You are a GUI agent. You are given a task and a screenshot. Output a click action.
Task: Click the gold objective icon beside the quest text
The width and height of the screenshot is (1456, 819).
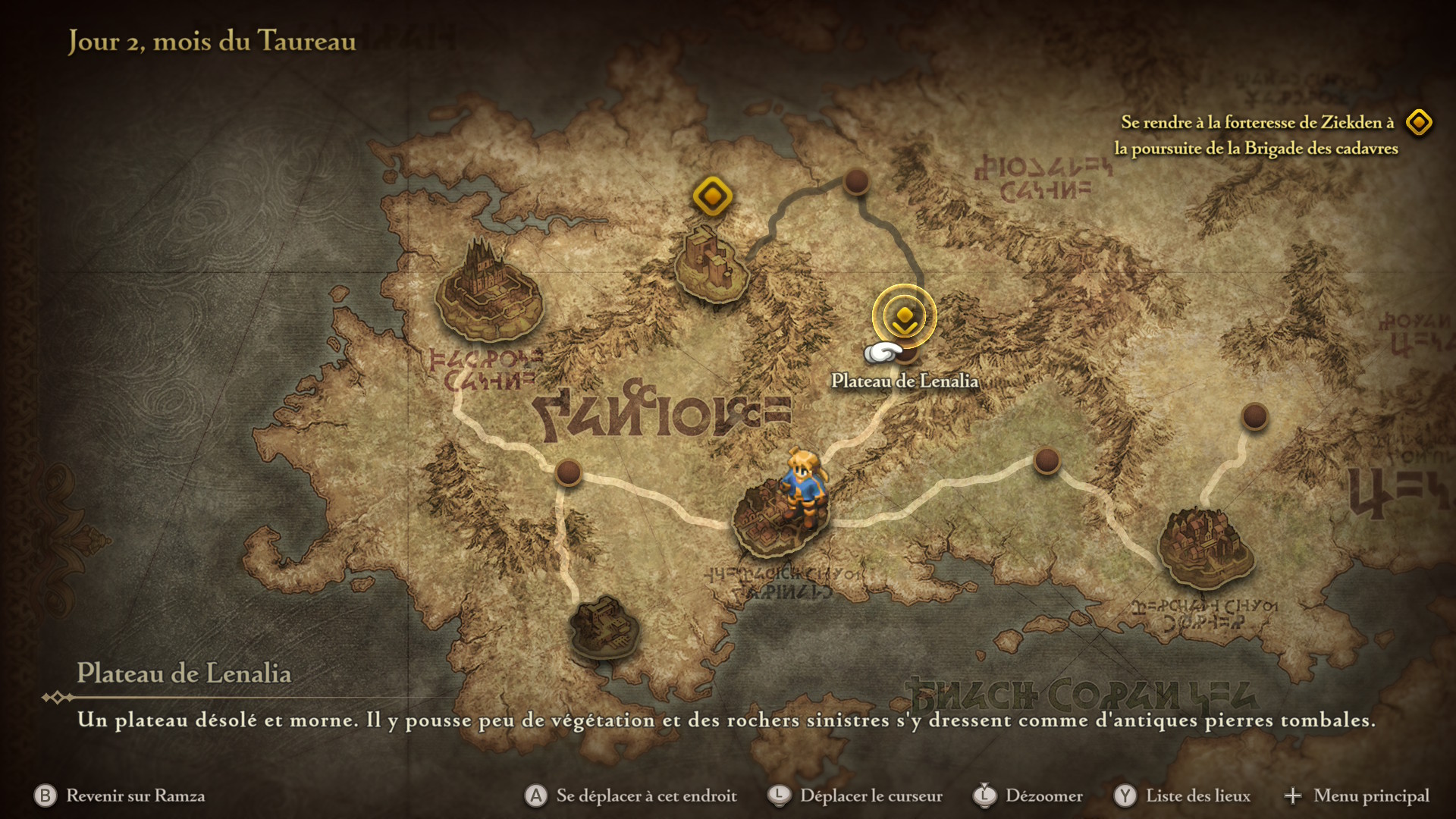1418,122
